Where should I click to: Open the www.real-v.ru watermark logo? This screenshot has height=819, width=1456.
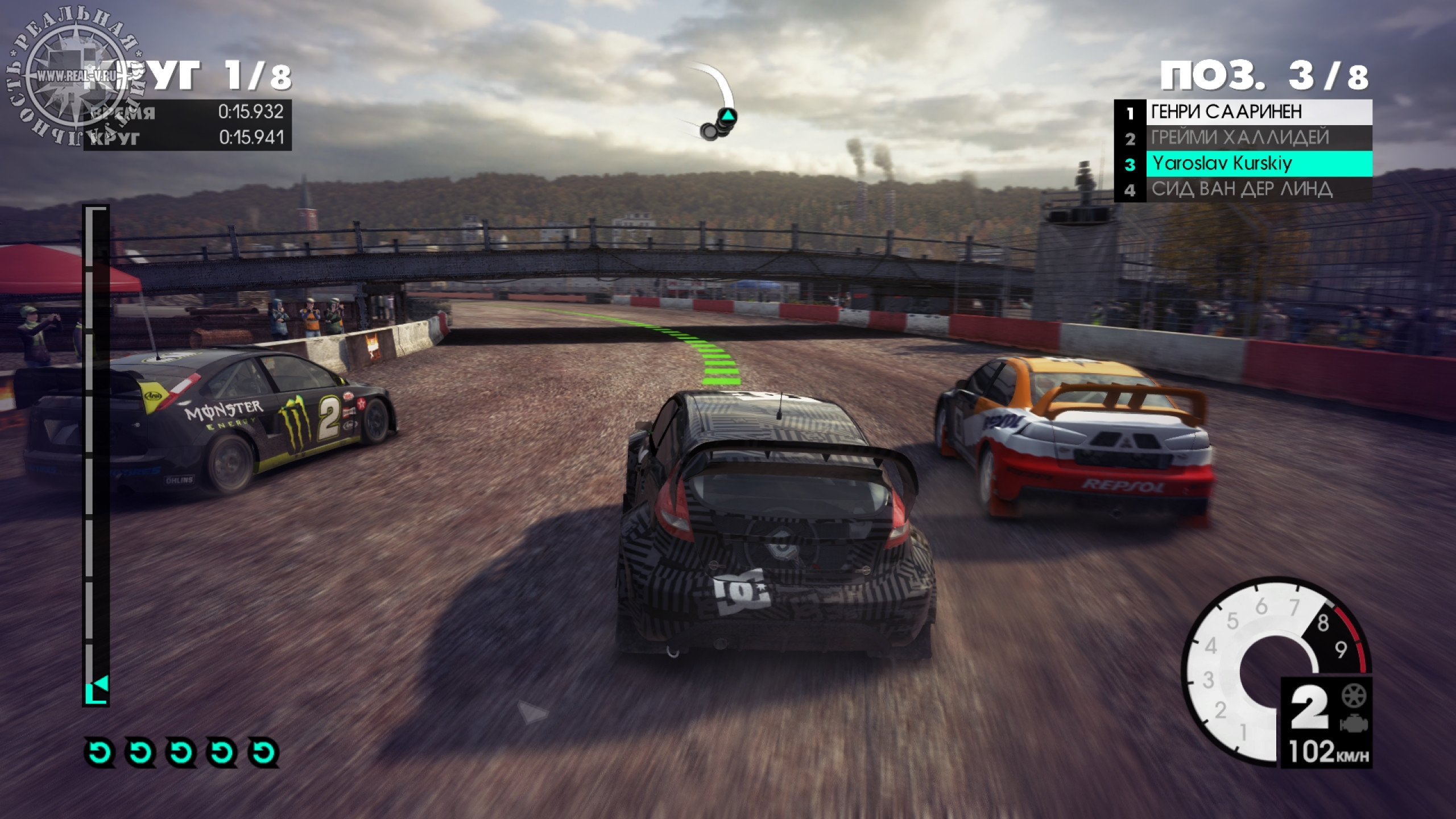(x=76, y=76)
